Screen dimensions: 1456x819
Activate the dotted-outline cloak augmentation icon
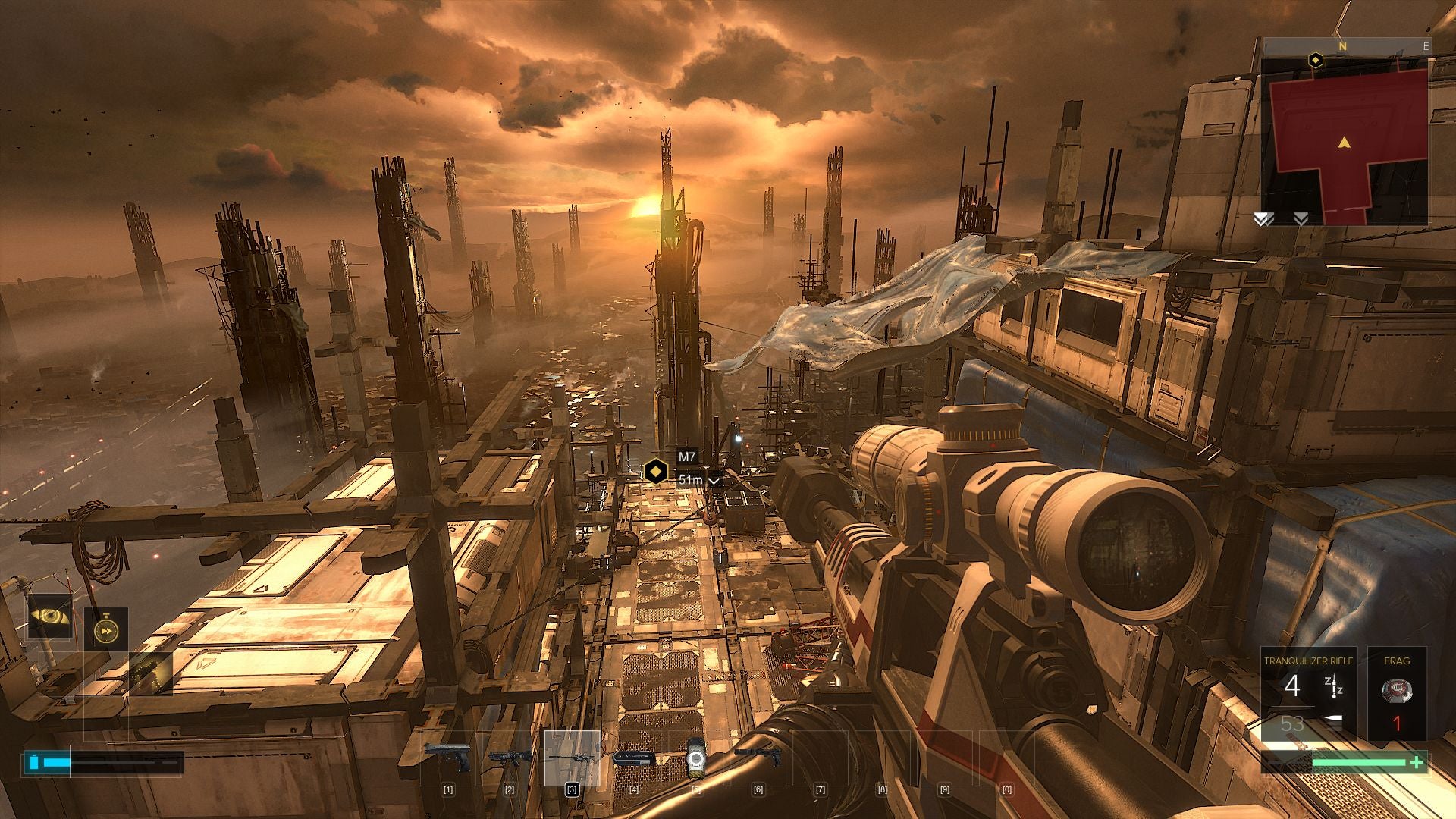150,673
